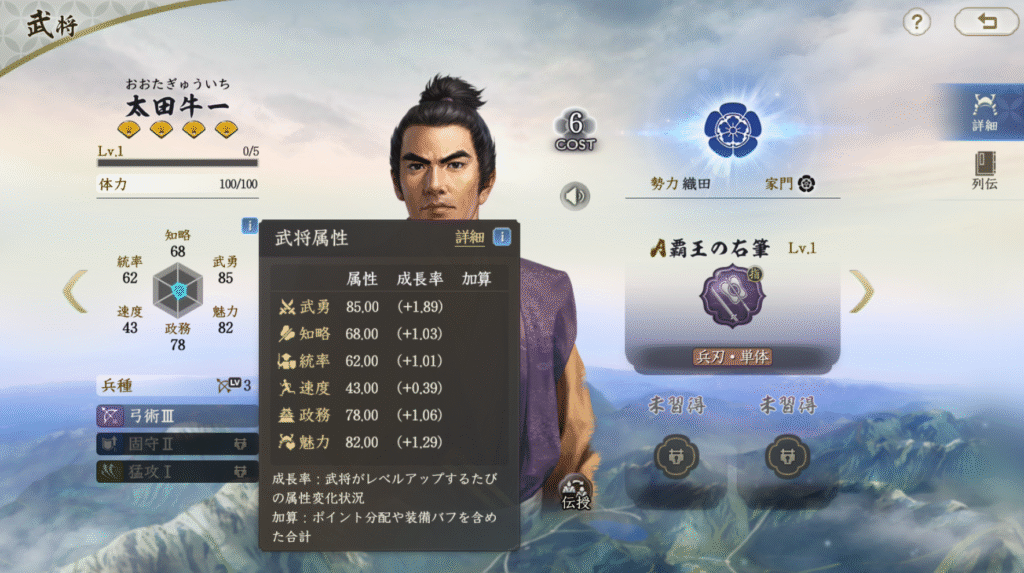Click the back arrow button

coord(986,22)
